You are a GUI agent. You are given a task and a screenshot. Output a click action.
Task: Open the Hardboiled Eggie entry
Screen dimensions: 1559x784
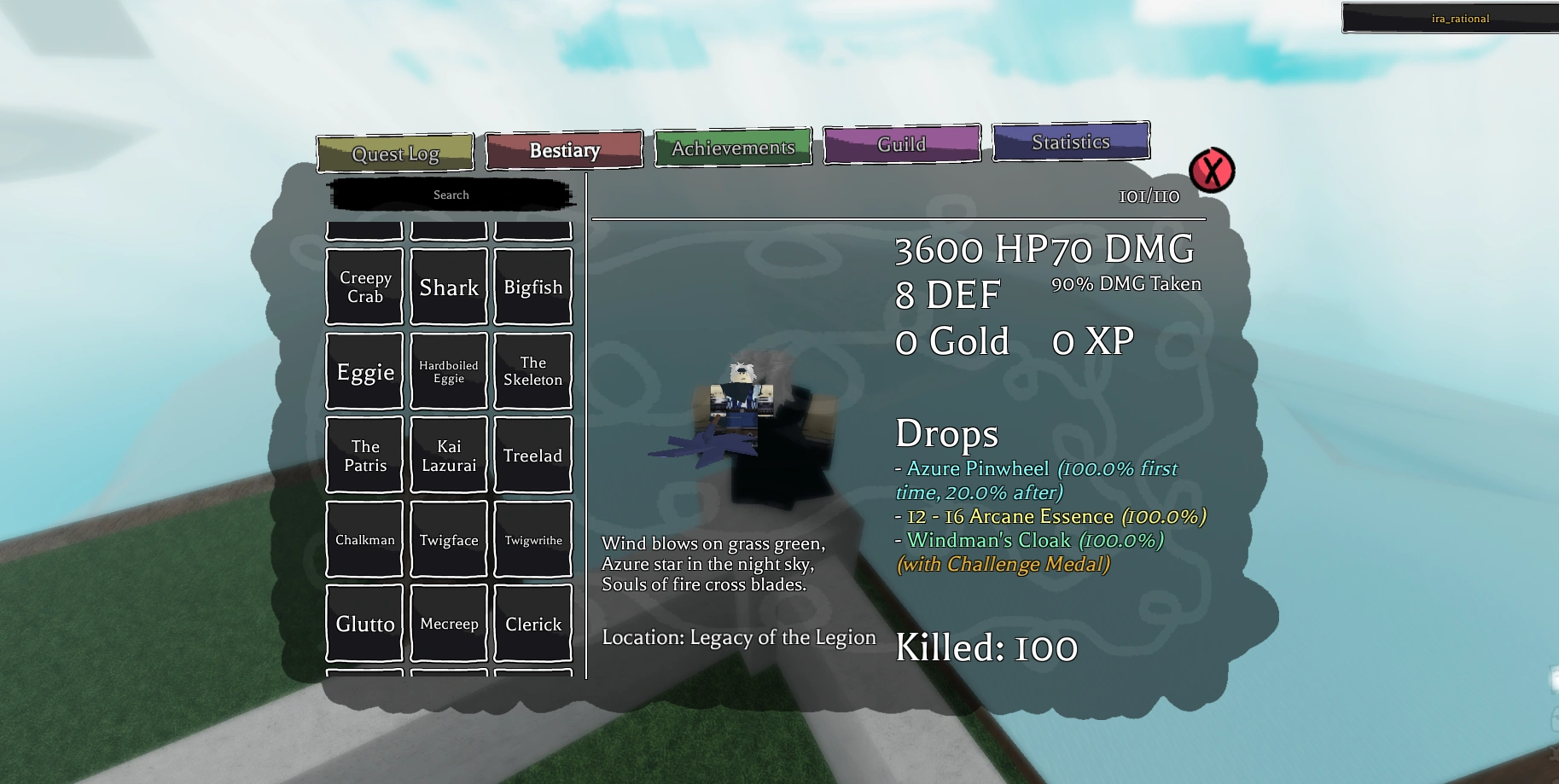(449, 370)
